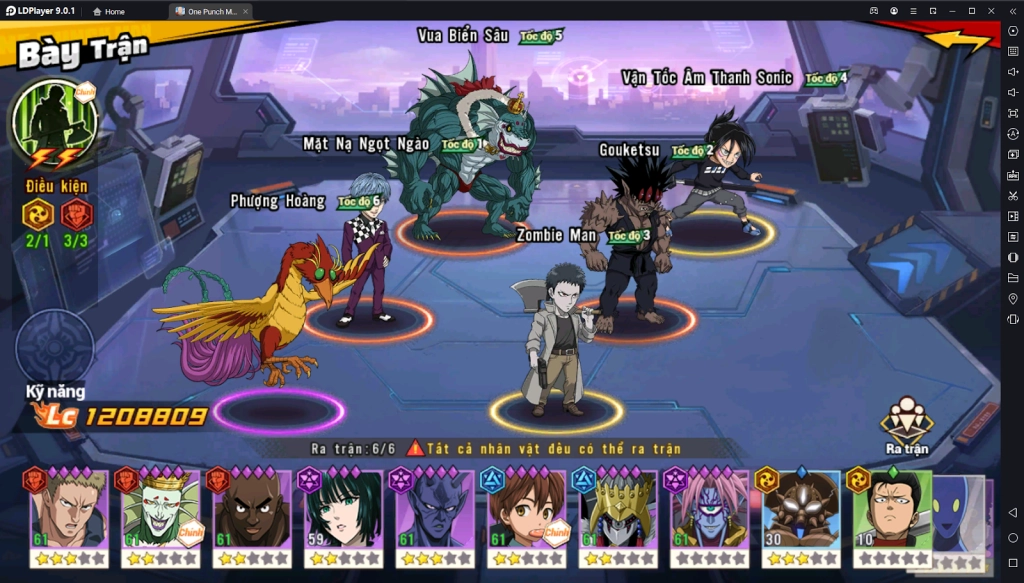The height and width of the screenshot is (583, 1024).
Task: Open the Kỹ năng skill circle
Action: (55, 347)
